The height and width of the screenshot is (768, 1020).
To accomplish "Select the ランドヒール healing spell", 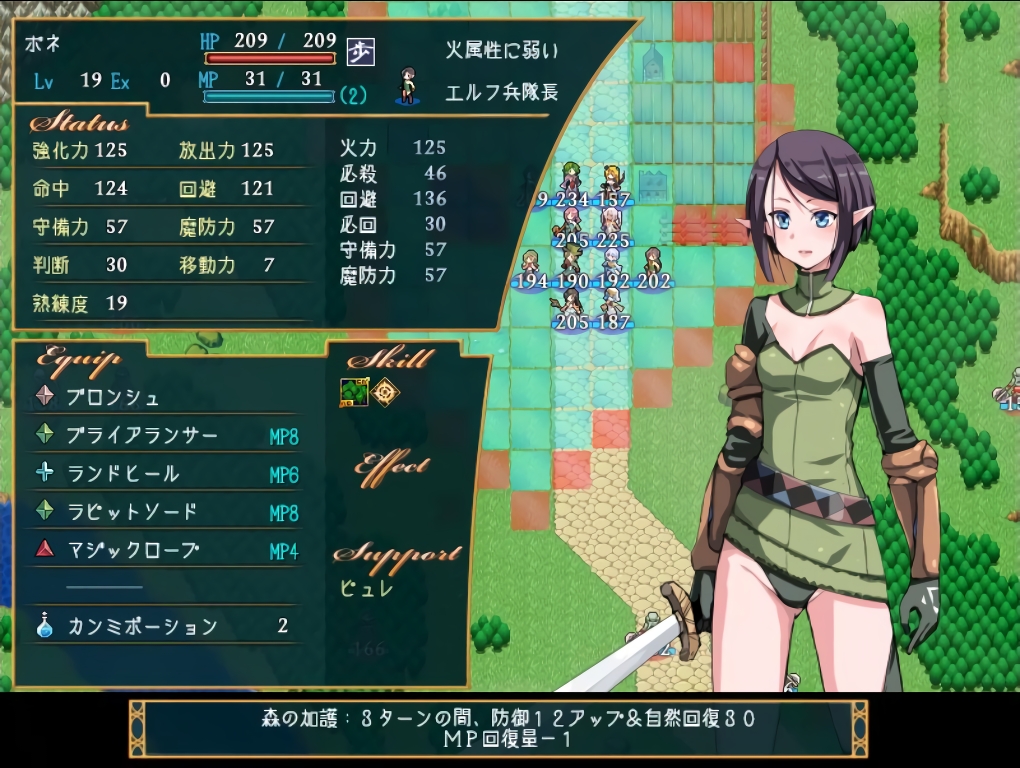I will 122,474.
